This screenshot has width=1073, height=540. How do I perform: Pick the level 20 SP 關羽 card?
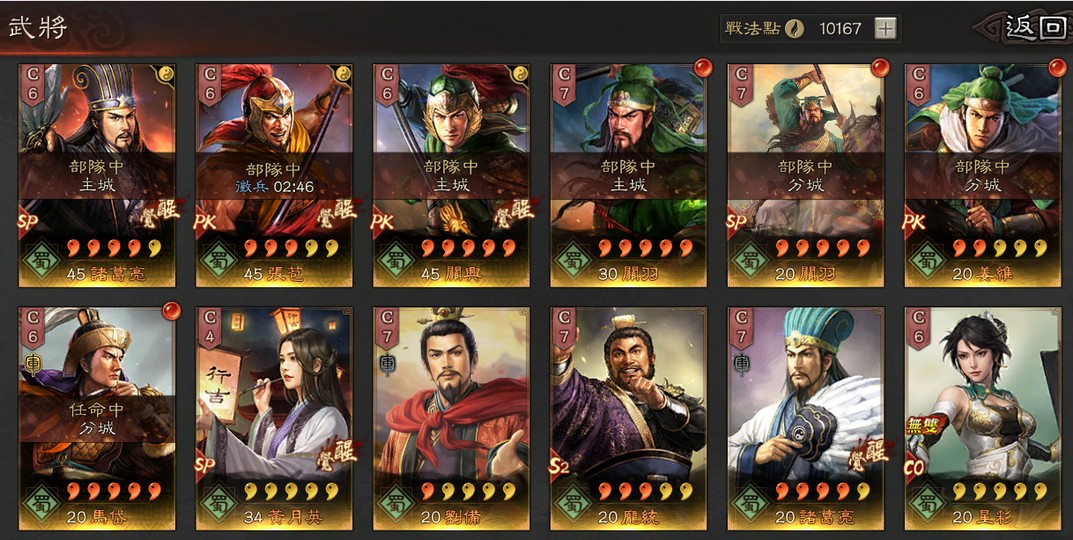[805, 175]
